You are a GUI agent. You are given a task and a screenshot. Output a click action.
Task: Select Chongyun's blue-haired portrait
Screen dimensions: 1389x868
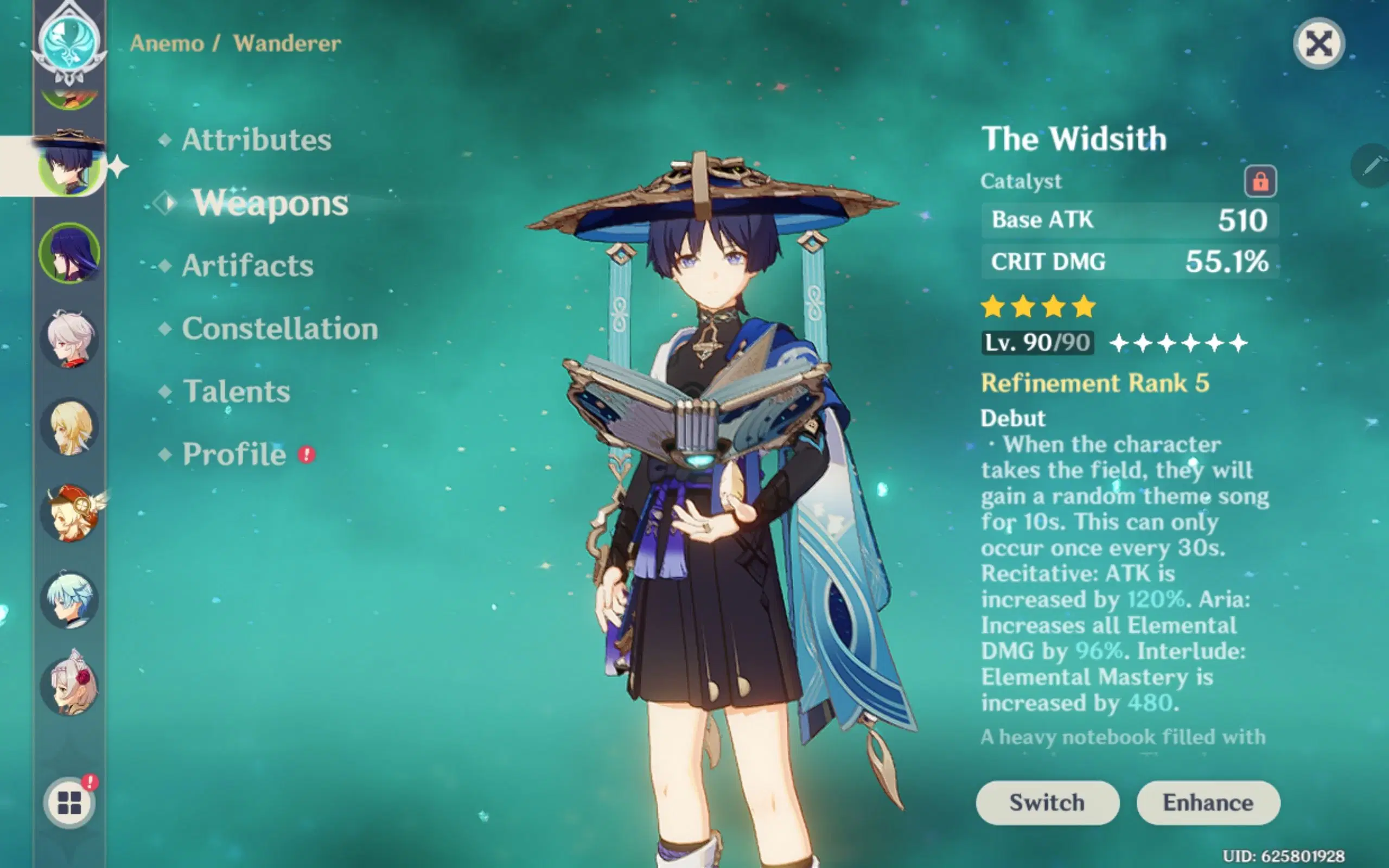(69, 600)
